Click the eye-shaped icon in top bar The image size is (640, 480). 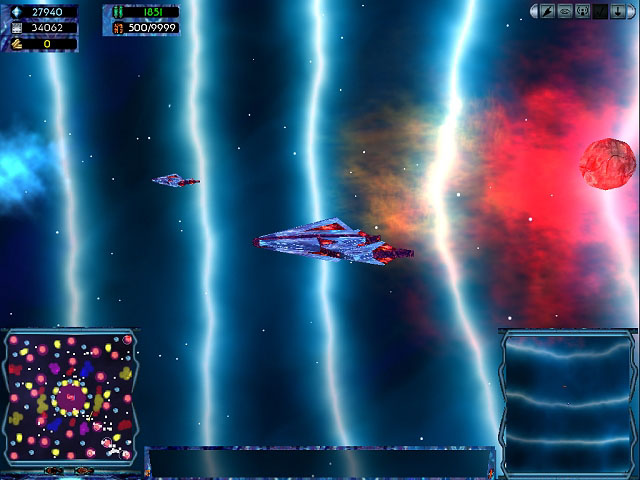[x=565, y=11]
